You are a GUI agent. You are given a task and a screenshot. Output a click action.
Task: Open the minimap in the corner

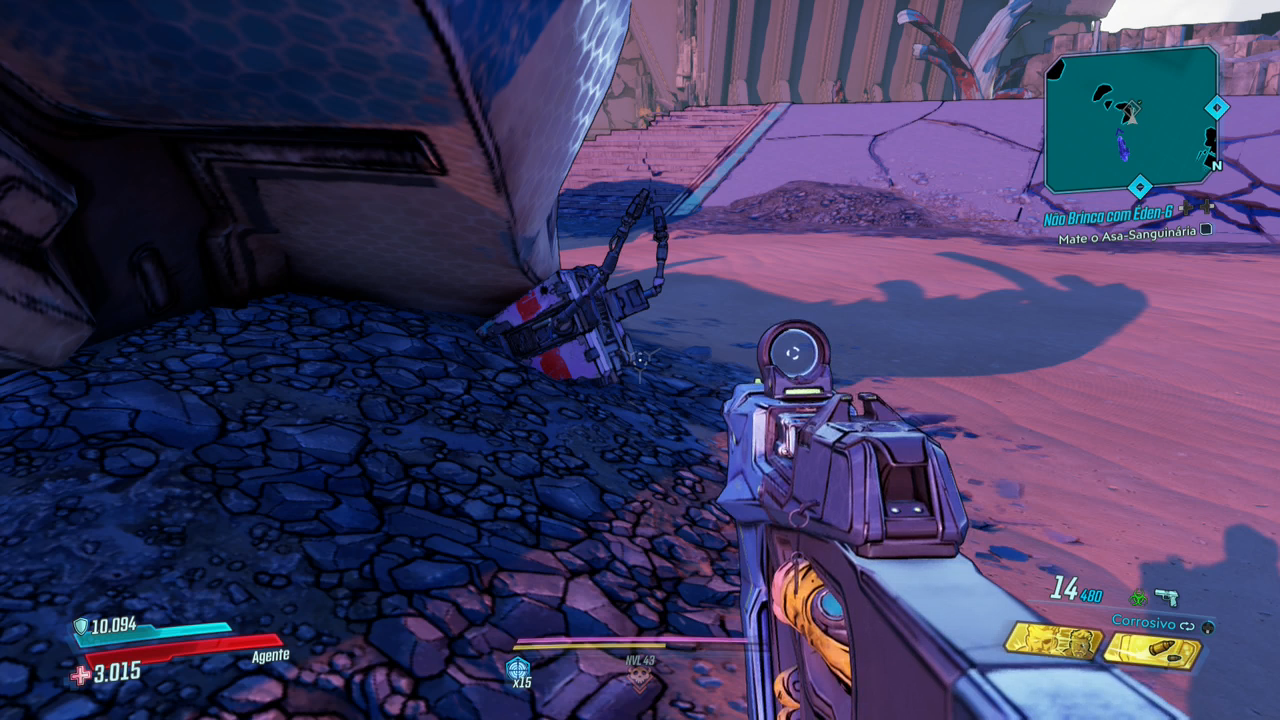[x=1131, y=119]
